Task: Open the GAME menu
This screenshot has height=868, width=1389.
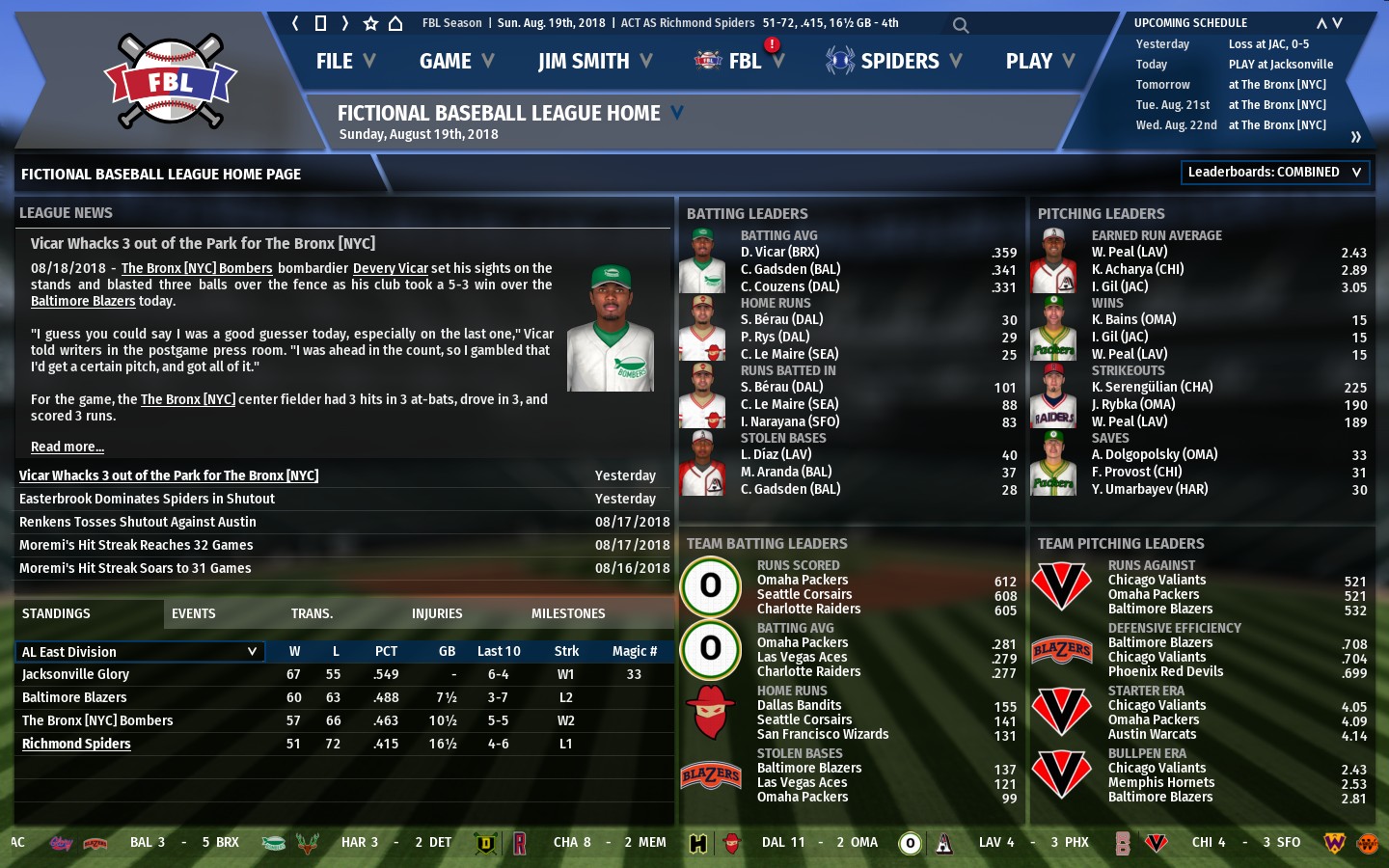Action: point(456,62)
